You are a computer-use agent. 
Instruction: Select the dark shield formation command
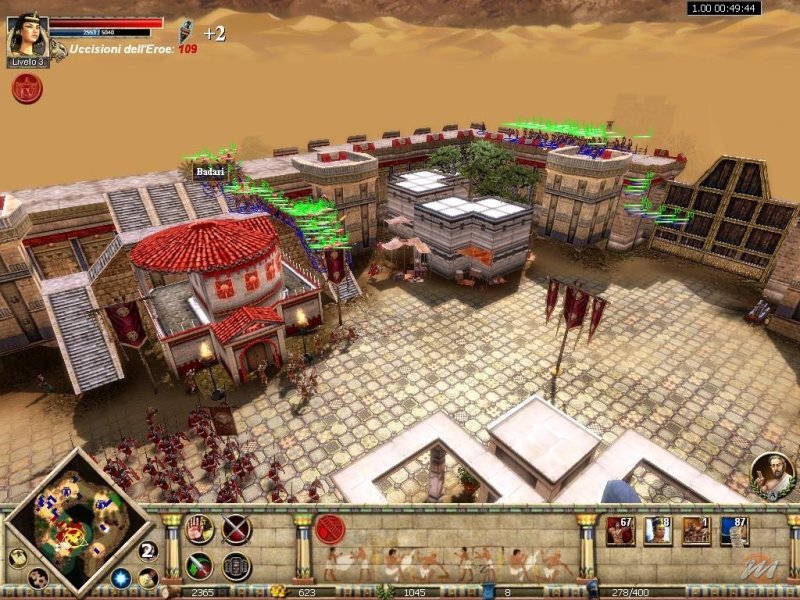(236, 566)
